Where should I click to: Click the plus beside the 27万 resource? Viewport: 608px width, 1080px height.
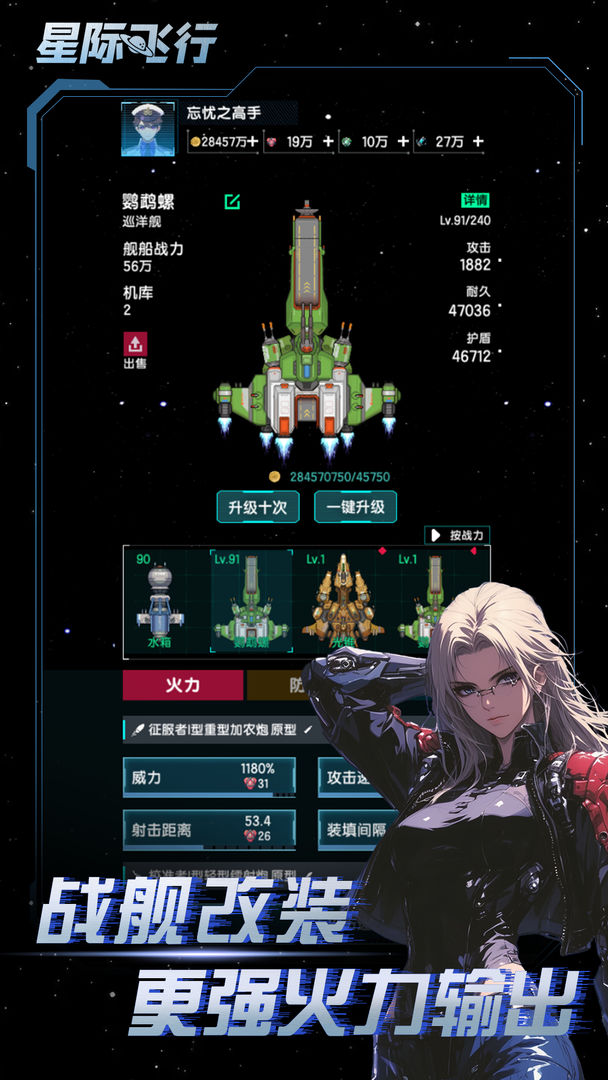click(x=478, y=142)
